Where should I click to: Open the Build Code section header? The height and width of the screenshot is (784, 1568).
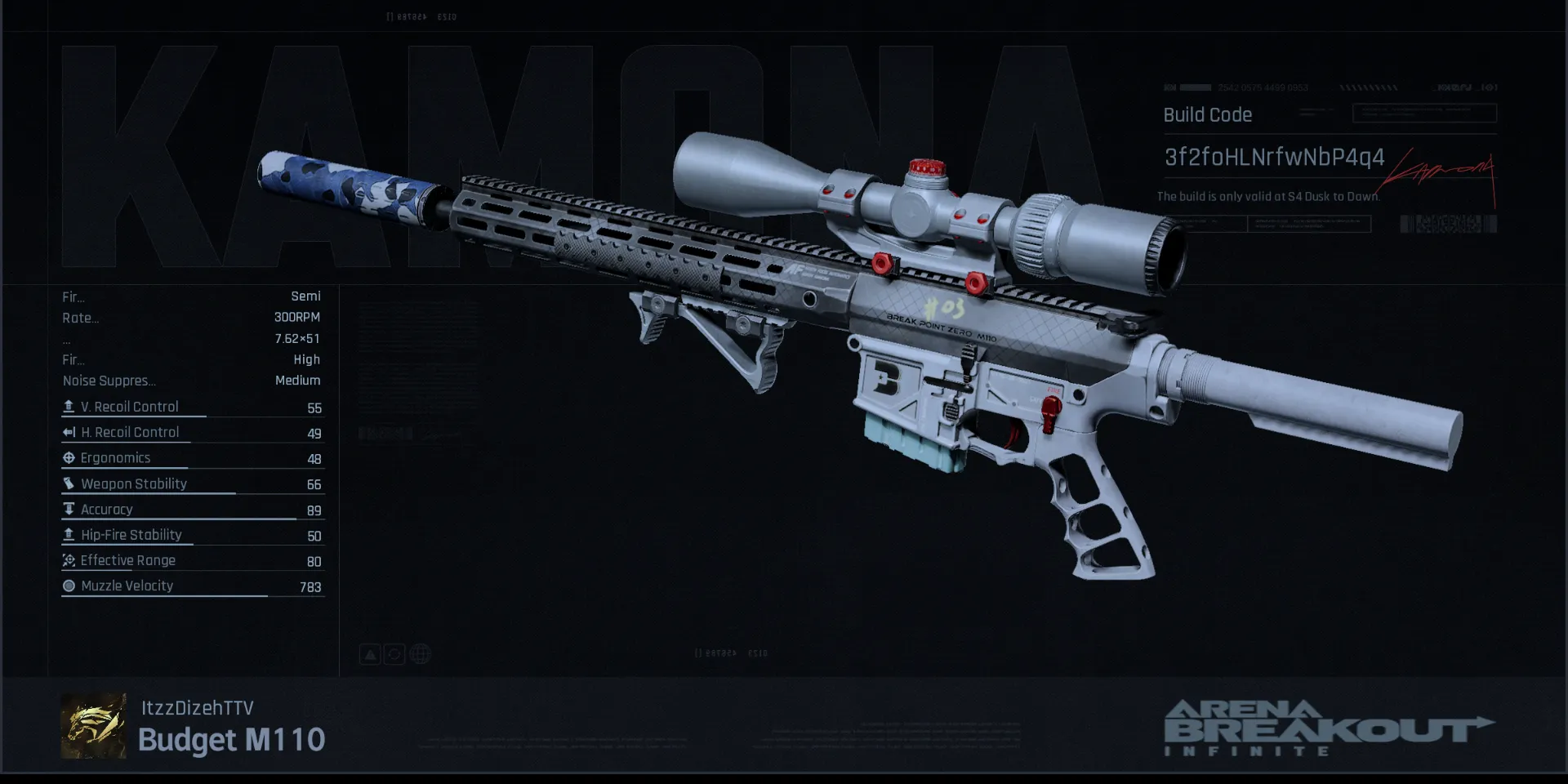point(1207,115)
